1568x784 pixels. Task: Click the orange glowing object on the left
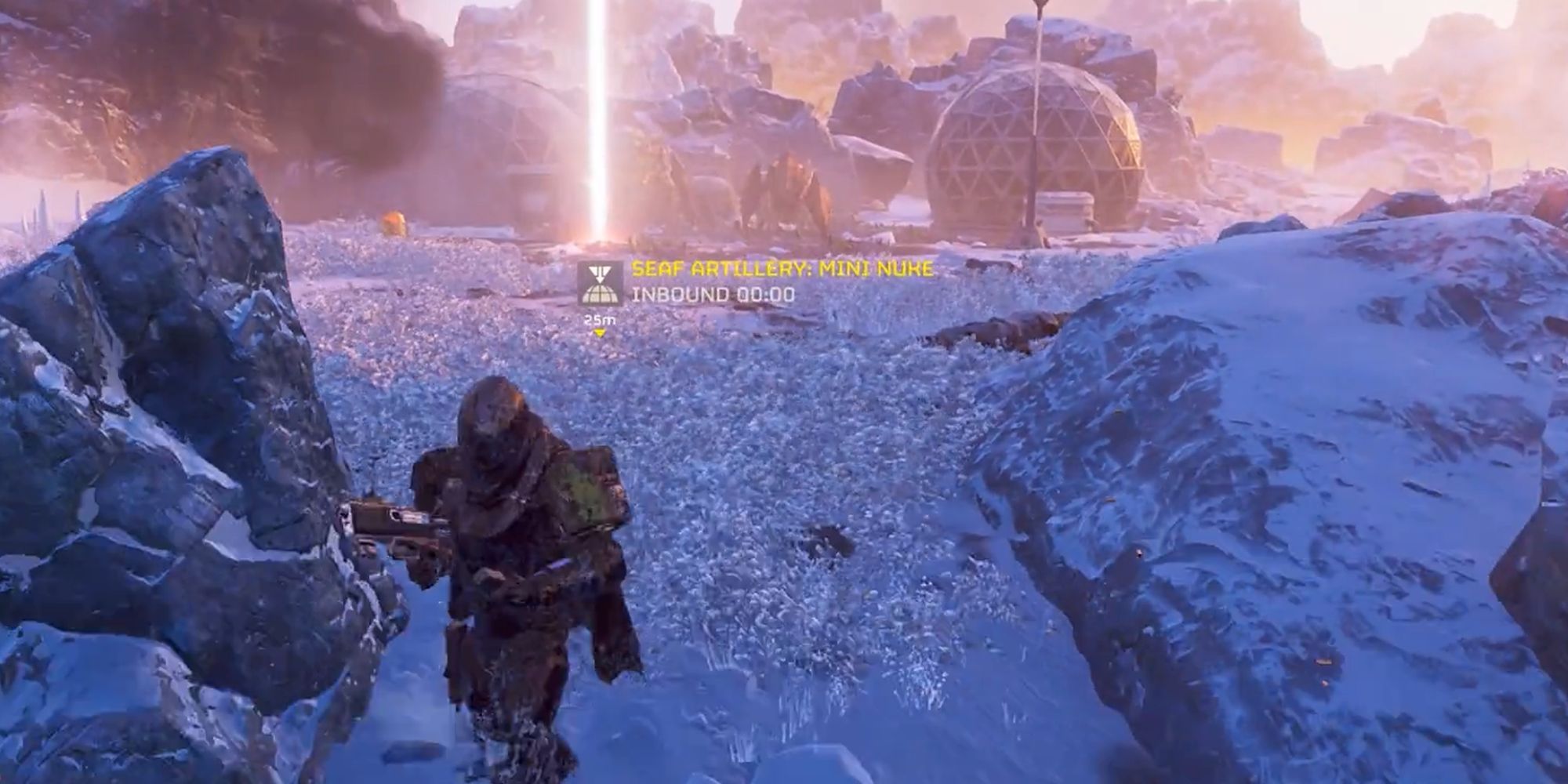coord(394,222)
